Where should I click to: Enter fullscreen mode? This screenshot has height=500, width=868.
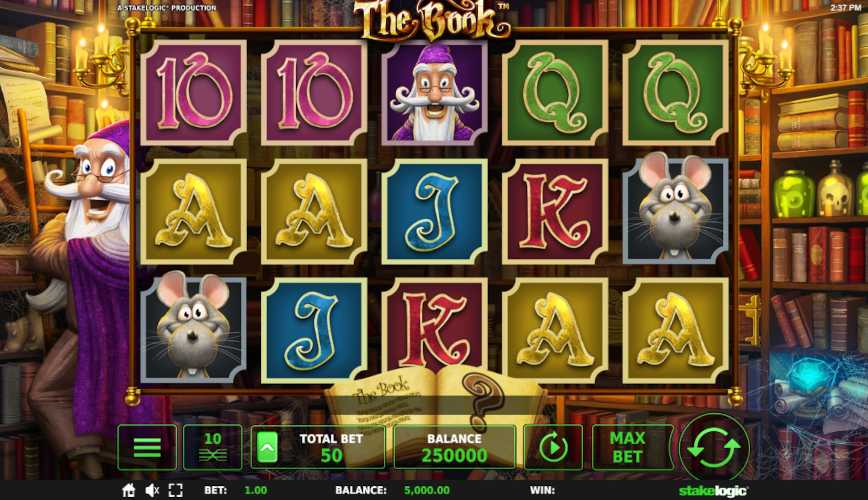[x=177, y=491]
